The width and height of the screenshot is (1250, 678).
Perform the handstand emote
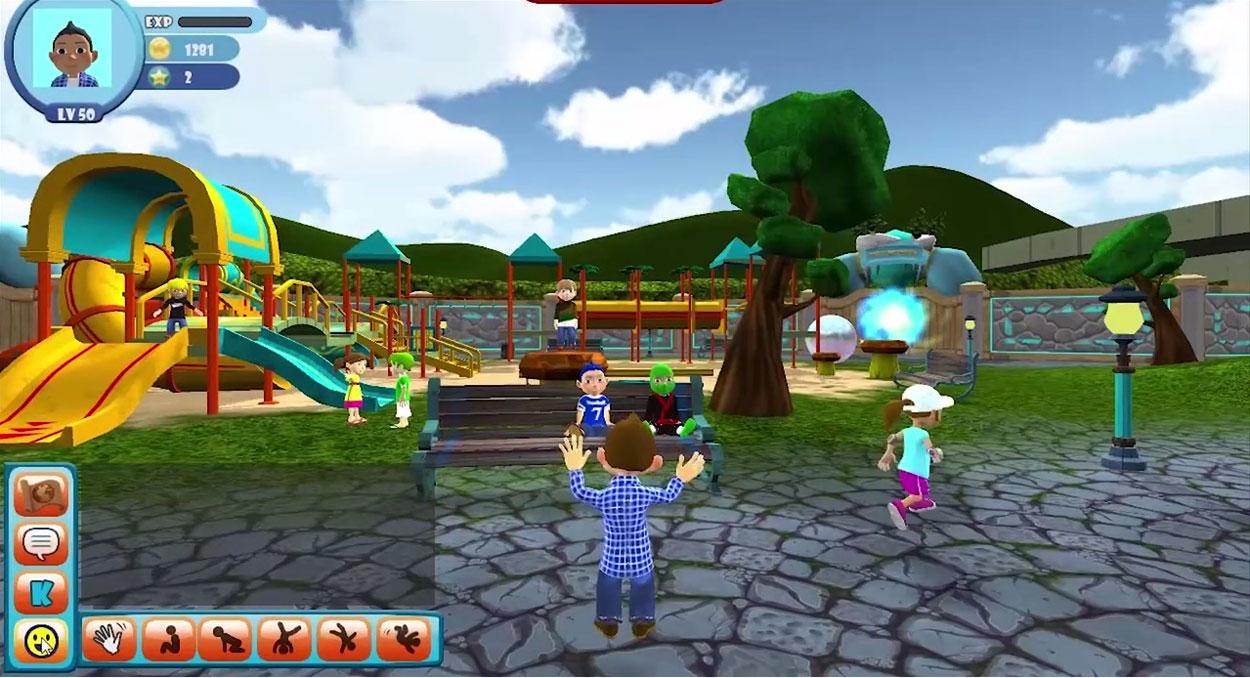point(284,640)
